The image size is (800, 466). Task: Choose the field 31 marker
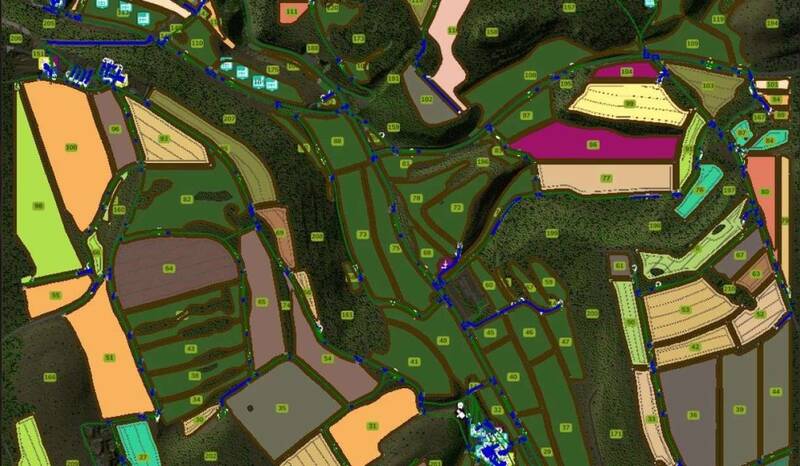pos(372,426)
